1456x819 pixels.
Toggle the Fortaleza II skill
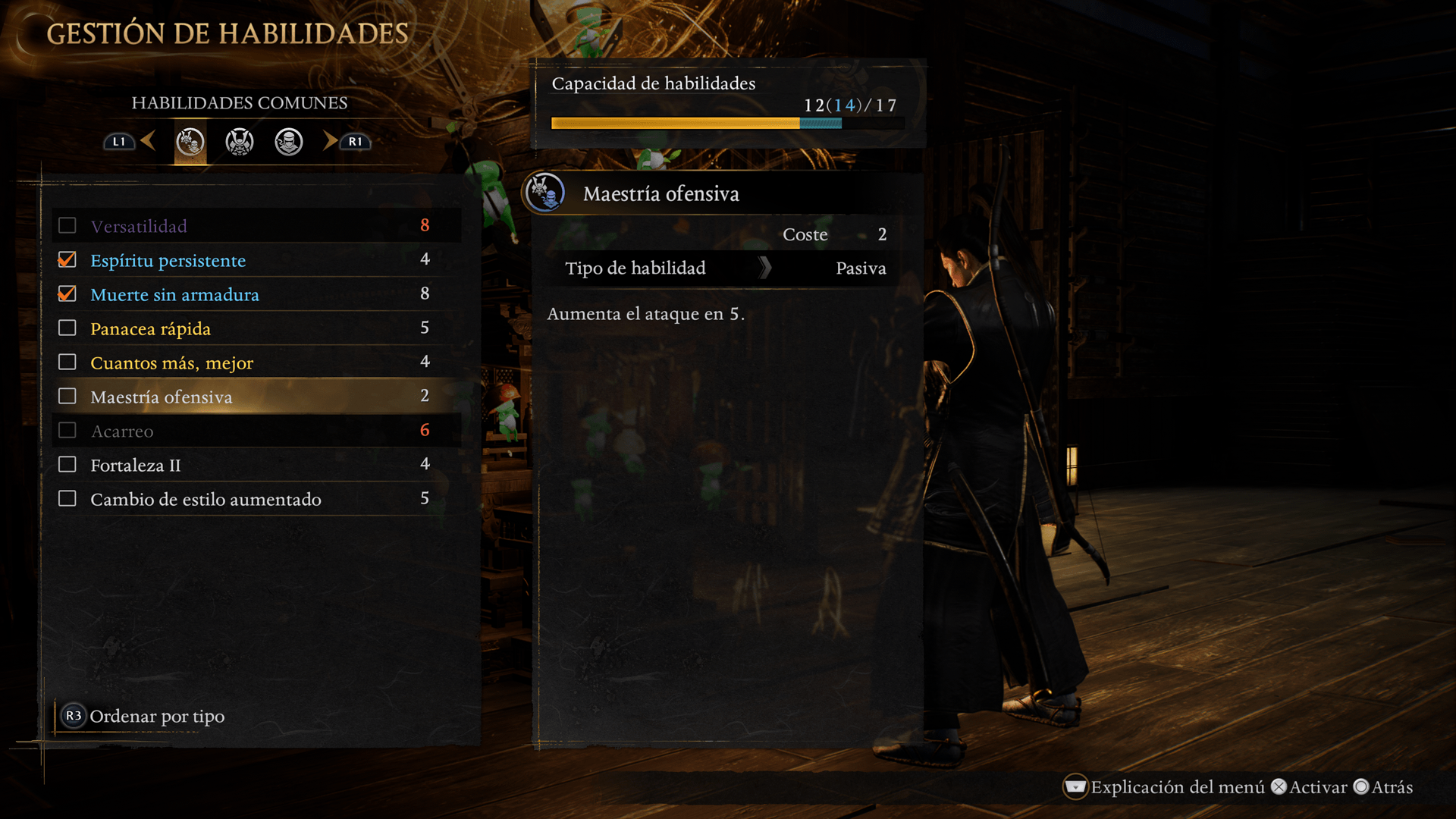click(67, 465)
